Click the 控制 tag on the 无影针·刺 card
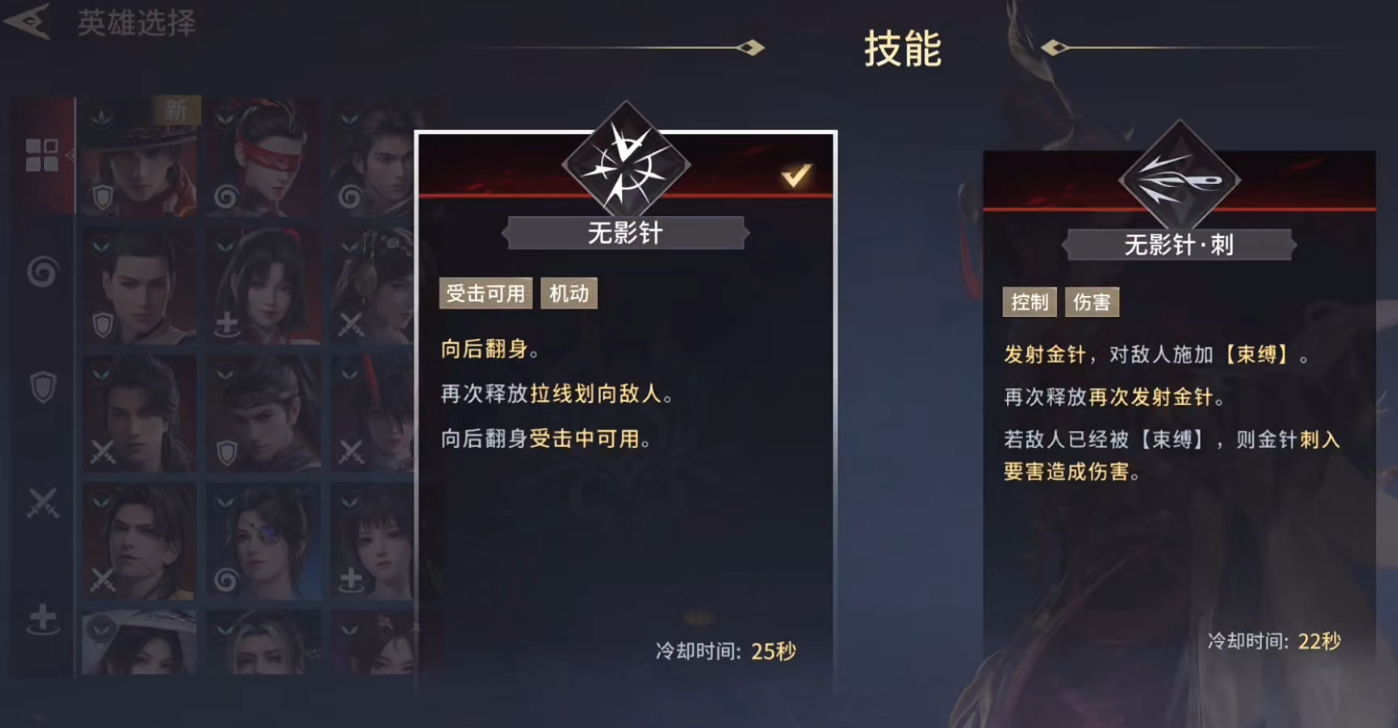The image size is (1398, 728). (x=1029, y=301)
